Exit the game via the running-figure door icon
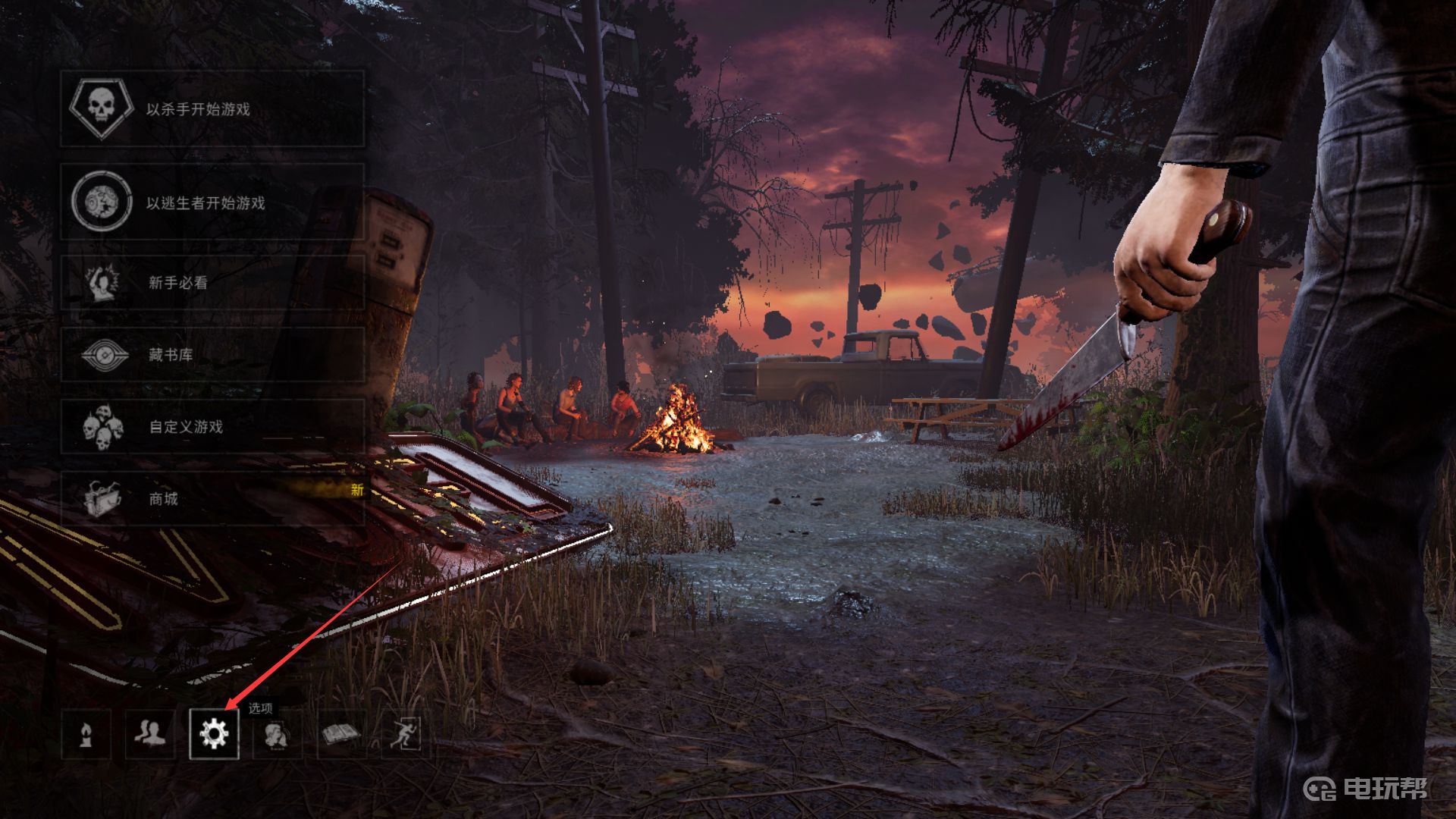The width and height of the screenshot is (1456, 819). pos(405,734)
